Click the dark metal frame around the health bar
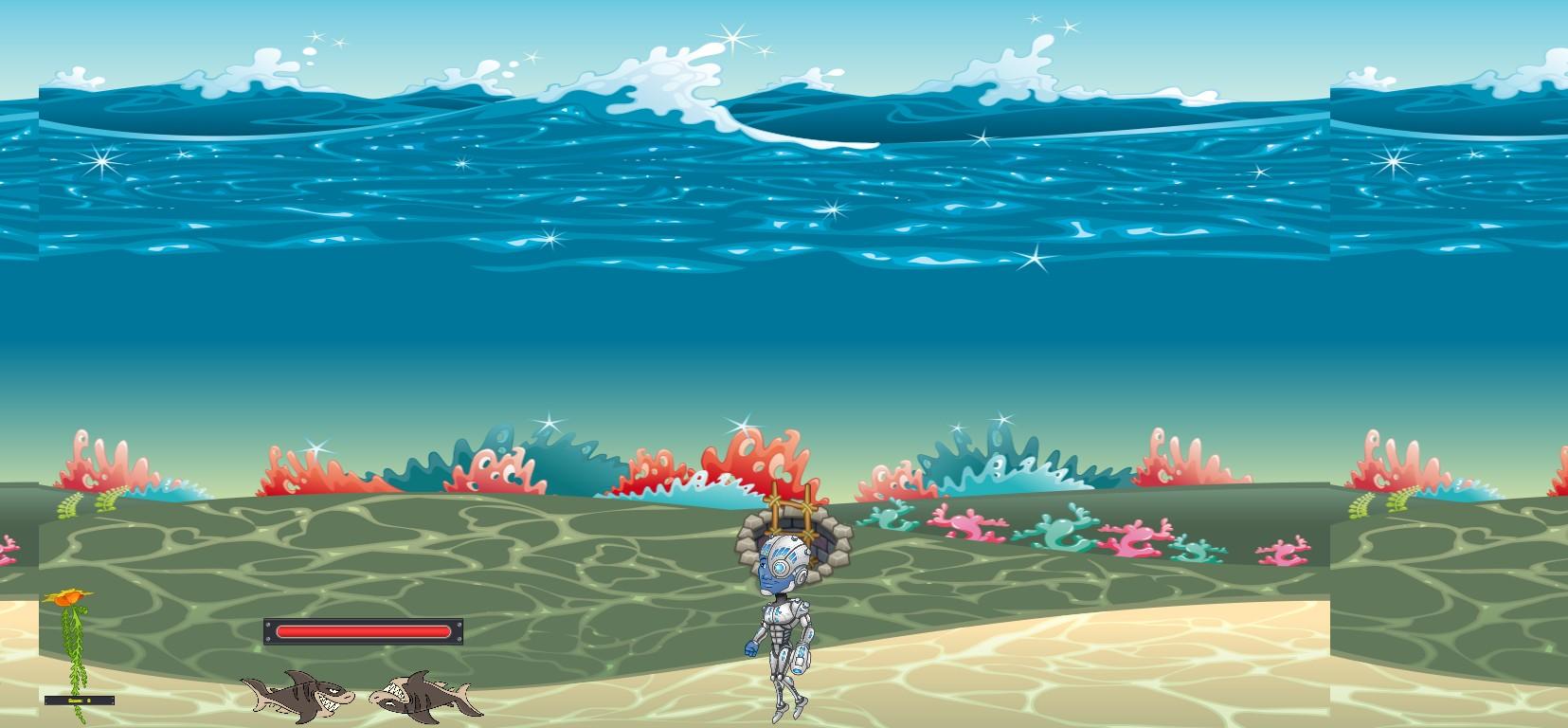The image size is (1568, 728). click(x=271, y=630)
